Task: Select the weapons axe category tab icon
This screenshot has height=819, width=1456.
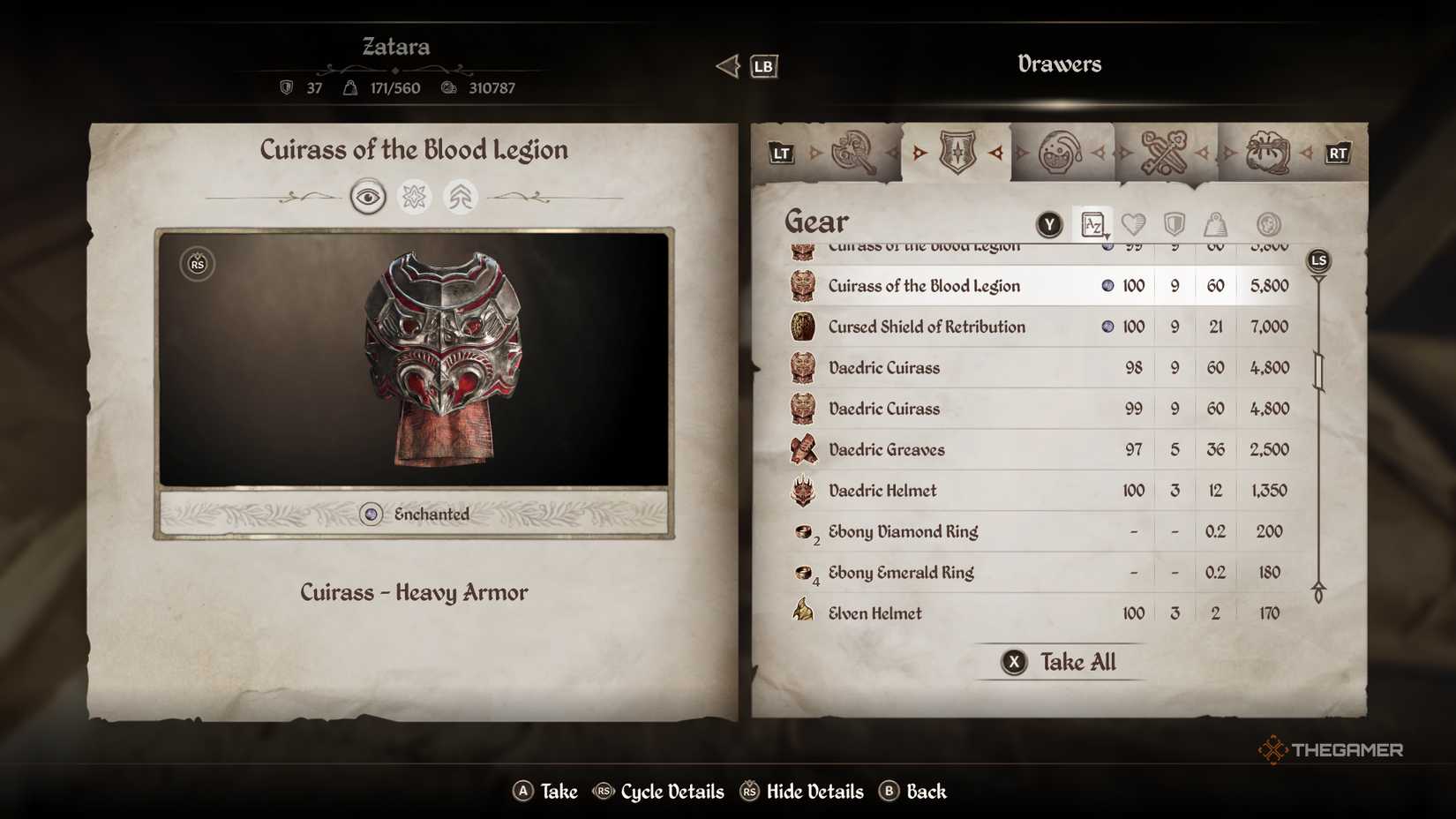Action: (x=852, y=152)
